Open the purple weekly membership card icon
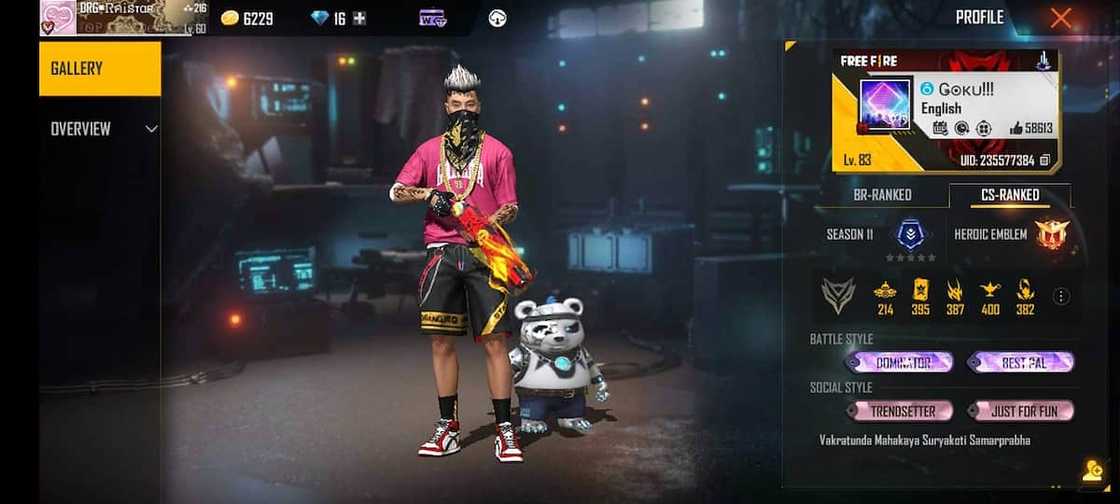 (x=432, y=18)
